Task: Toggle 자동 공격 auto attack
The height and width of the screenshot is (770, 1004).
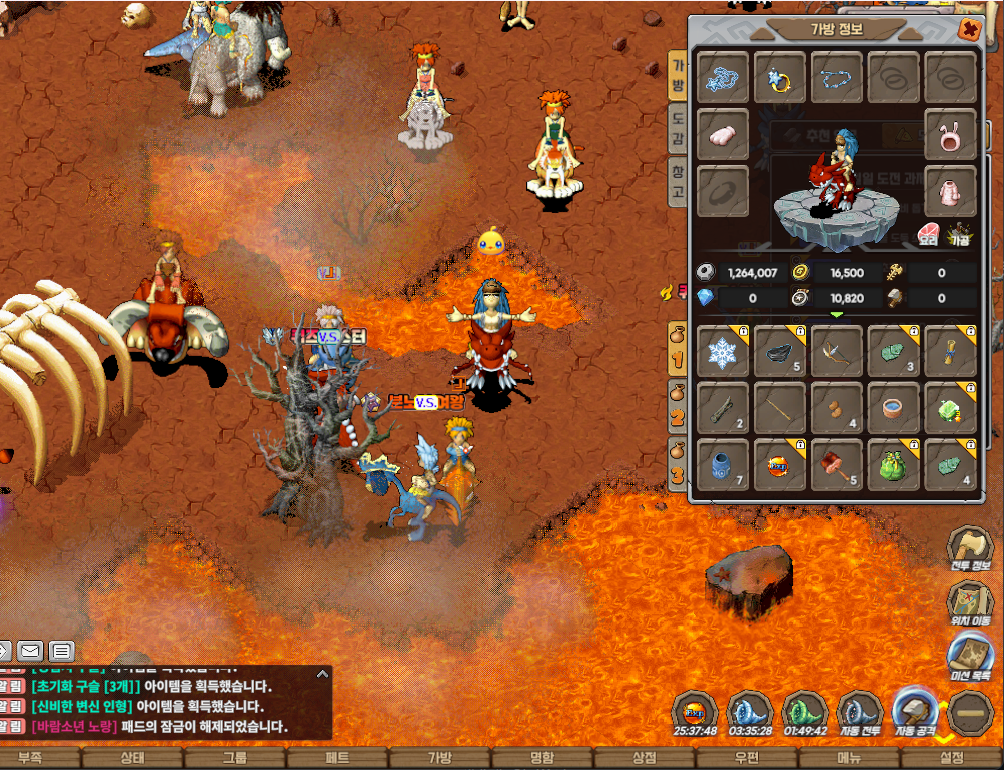Action: (x=914, y=713)
